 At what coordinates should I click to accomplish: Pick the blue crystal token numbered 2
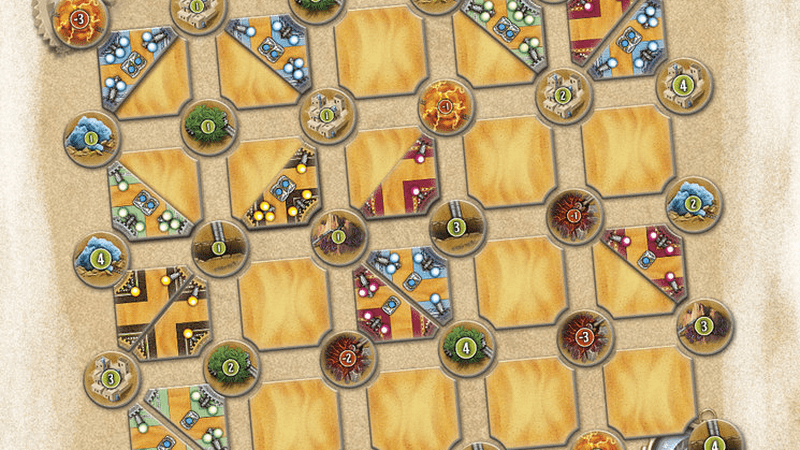(693, 201)
